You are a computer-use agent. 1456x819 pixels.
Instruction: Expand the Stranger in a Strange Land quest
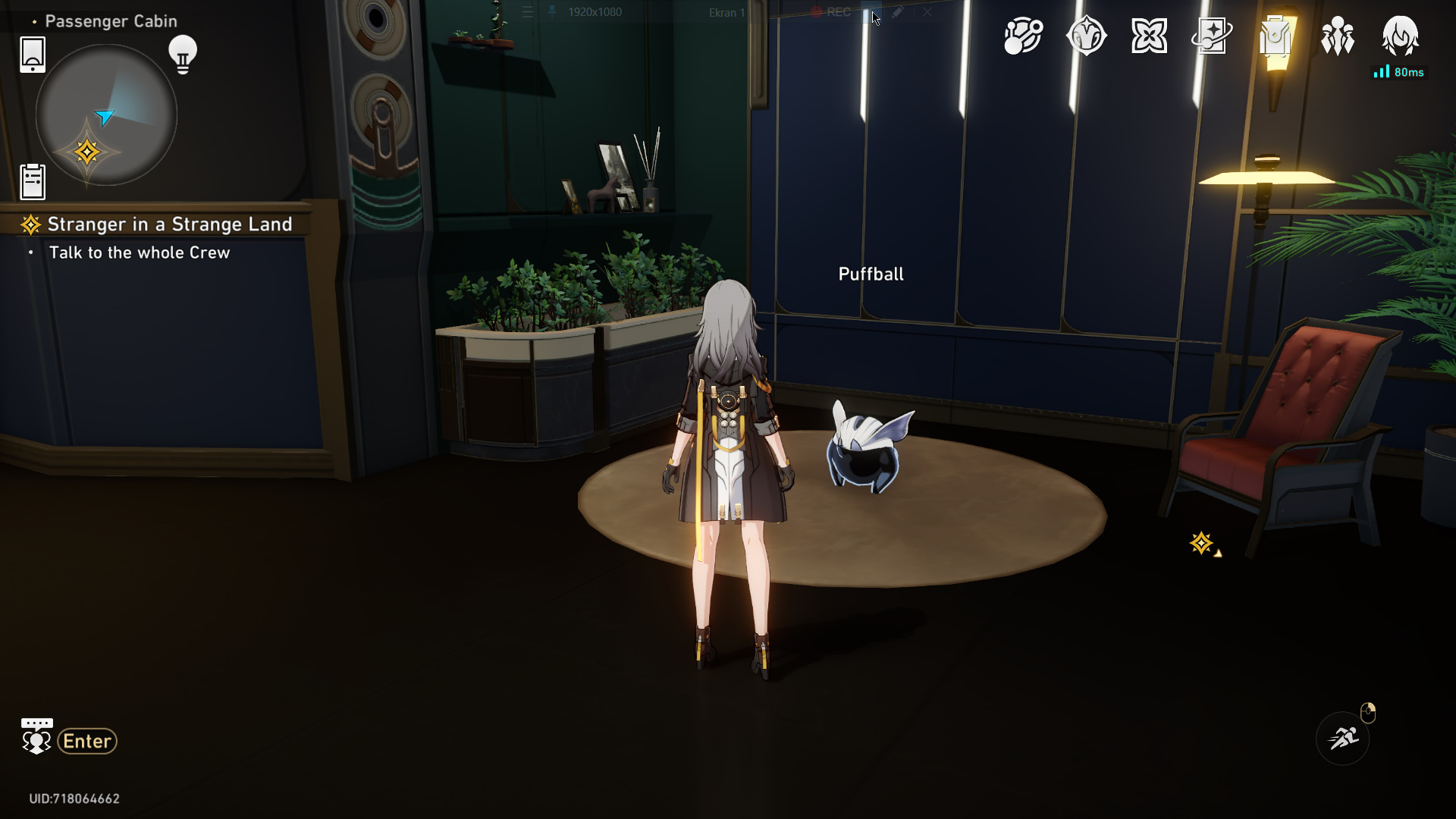(169, 224)
